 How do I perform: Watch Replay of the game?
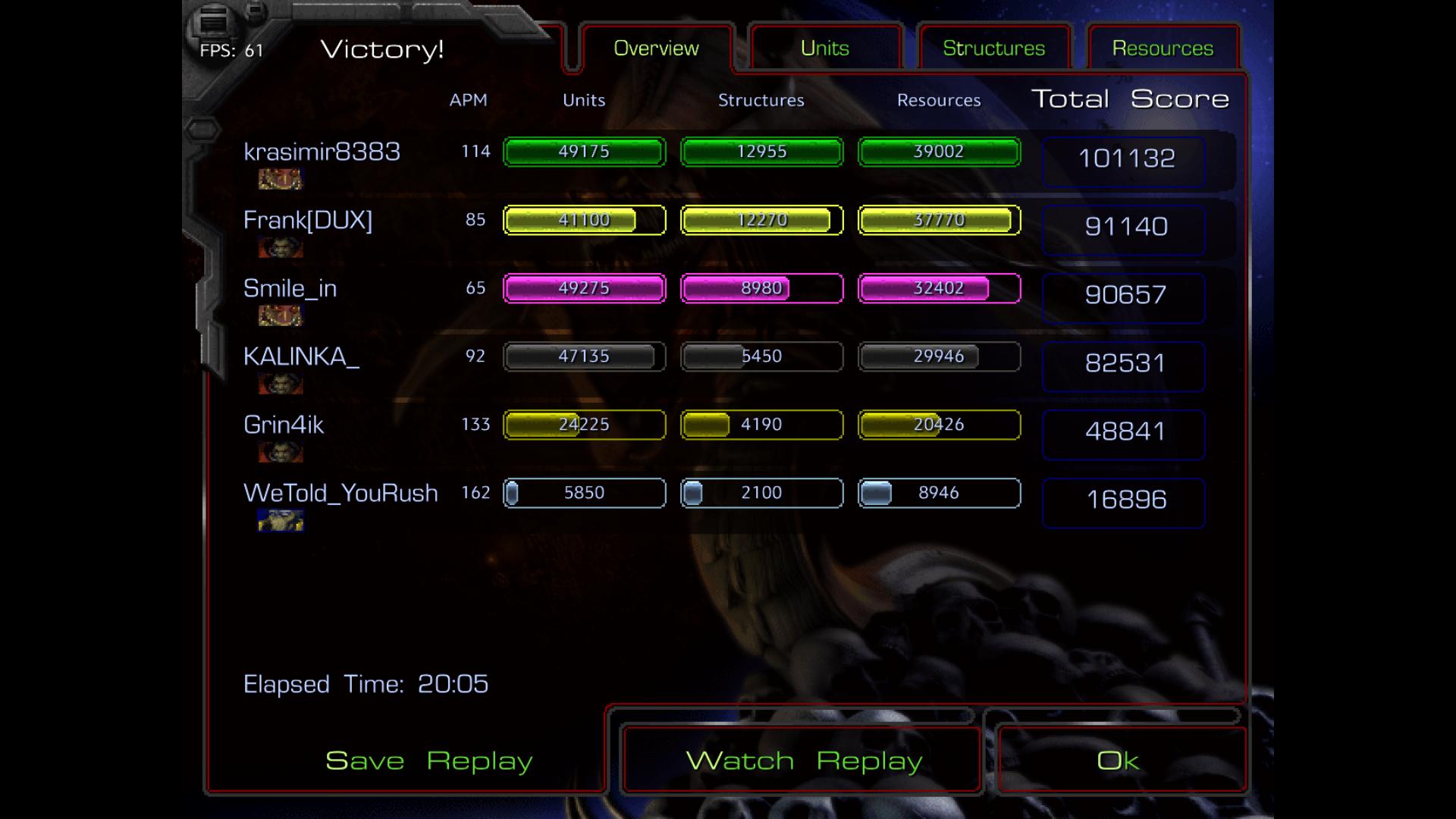(x=803, y=761)
